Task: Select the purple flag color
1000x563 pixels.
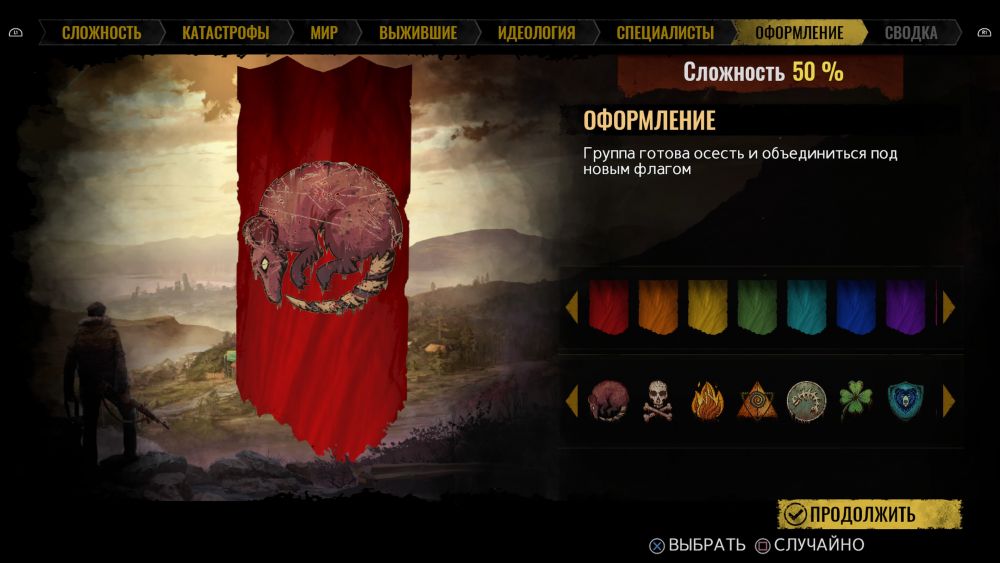Action: click(x=905, y=306)
